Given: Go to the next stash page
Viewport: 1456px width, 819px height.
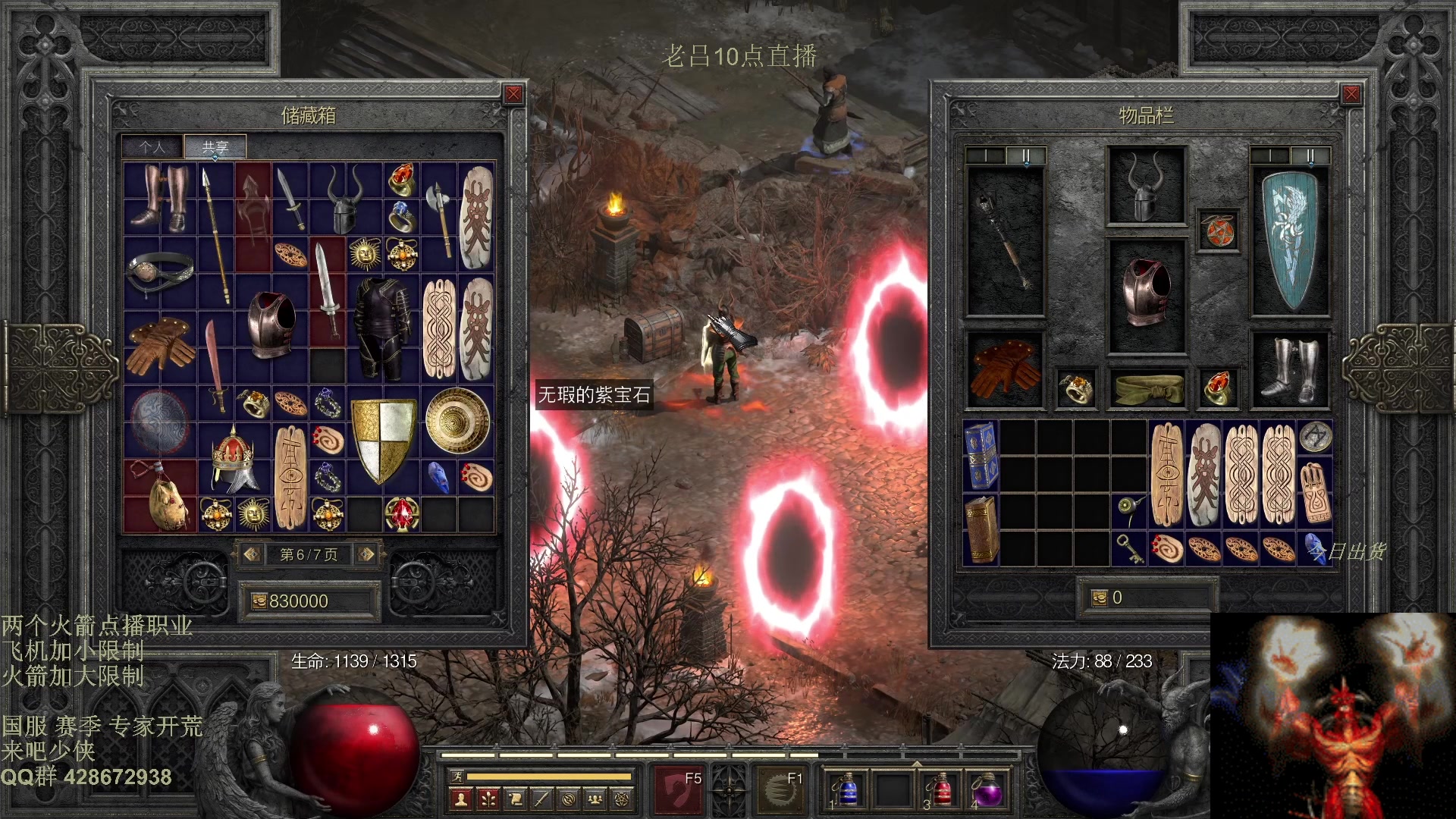Looking at the screenshot, I should (366, 554).
